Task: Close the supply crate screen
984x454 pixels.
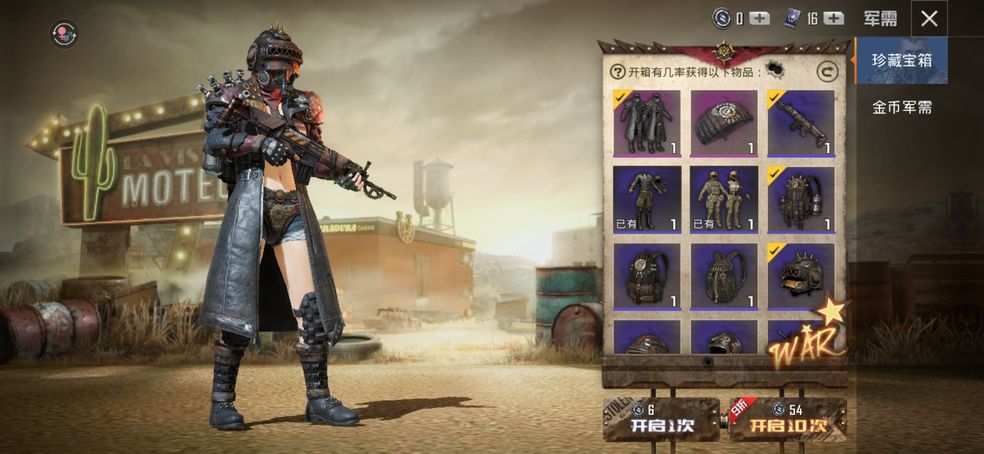Action: 929,18
